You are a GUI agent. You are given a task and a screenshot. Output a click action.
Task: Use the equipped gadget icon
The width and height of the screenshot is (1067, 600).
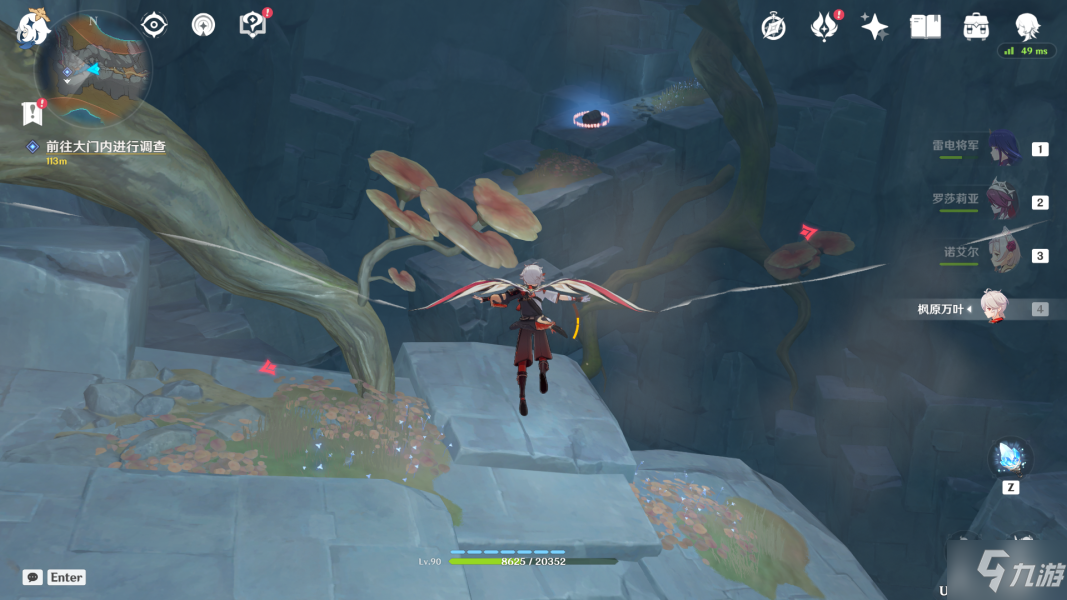click(1010, 459)
